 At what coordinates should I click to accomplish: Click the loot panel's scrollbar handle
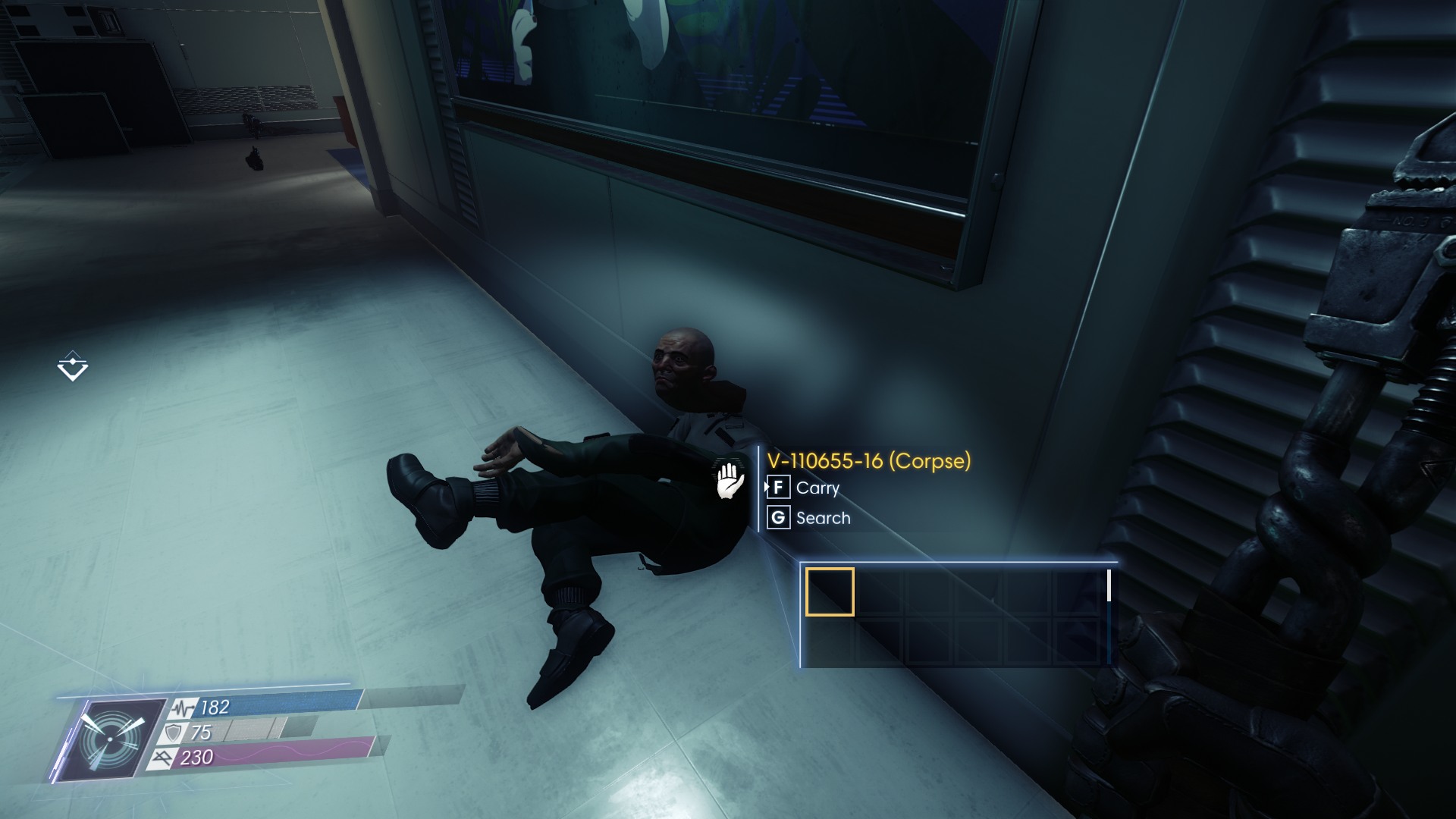tap(1109, 585)
